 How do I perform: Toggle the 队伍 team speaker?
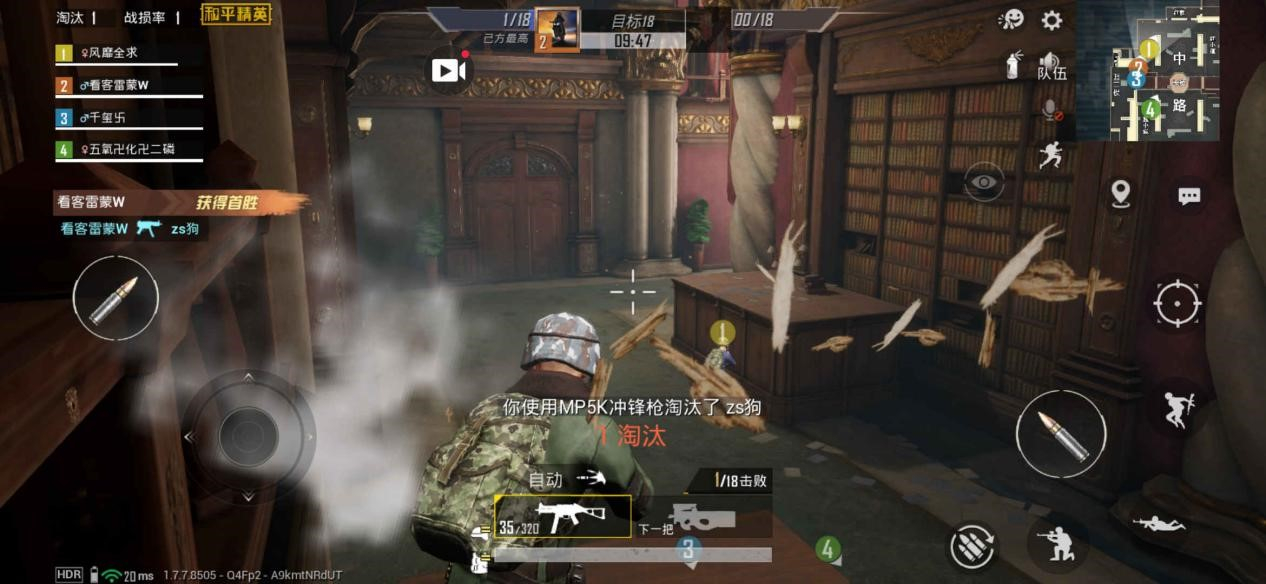point(1051,66)
